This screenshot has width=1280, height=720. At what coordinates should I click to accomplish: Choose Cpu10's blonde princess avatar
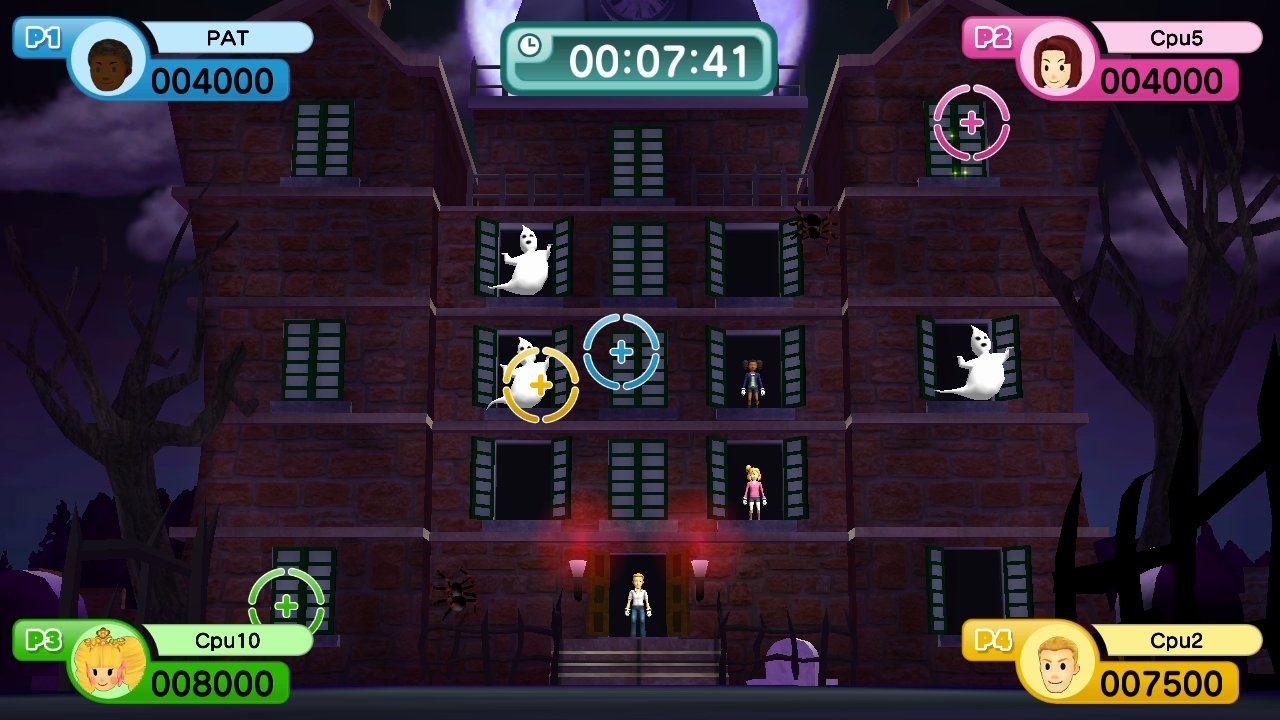click(107, 661)
